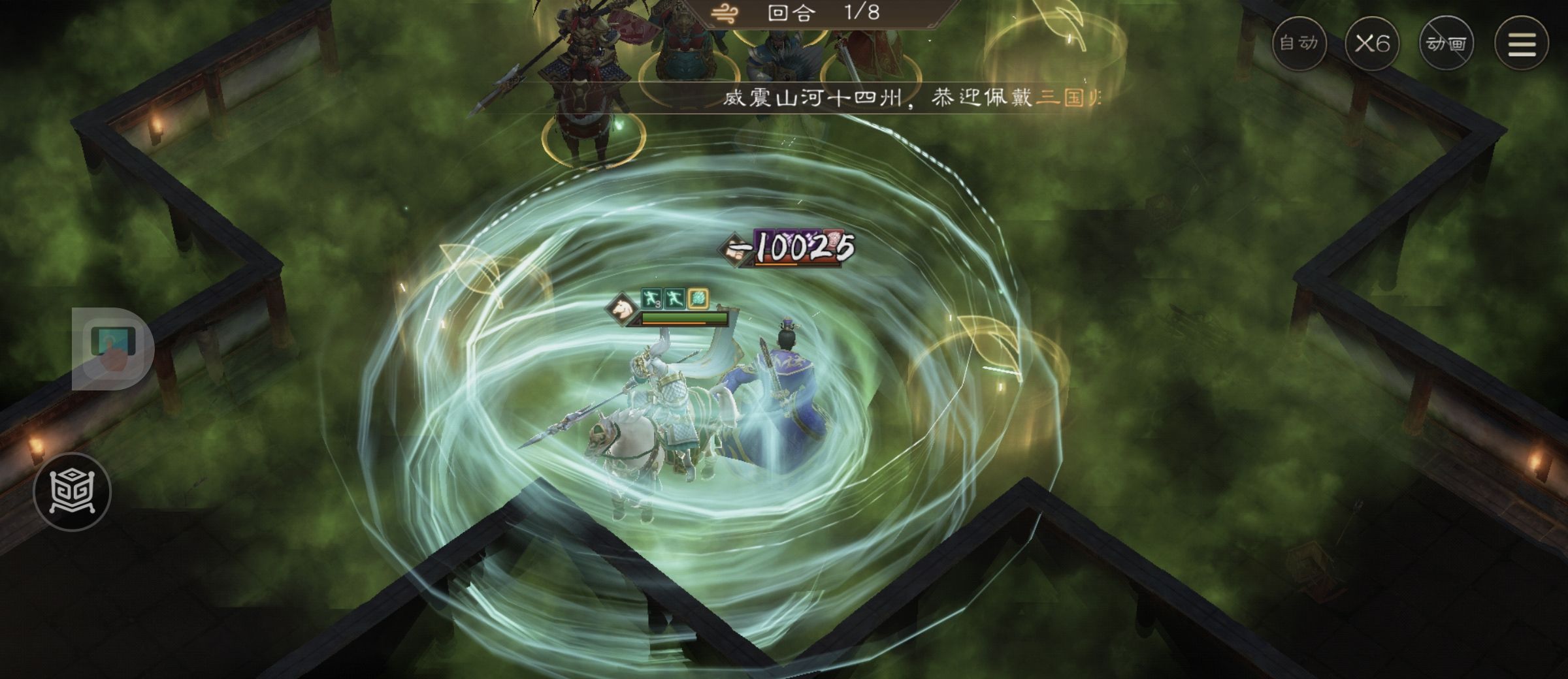Tap the -10025 damage number popup
Image resolution: width=1568 pixels, height=679 pixels.
798,246
